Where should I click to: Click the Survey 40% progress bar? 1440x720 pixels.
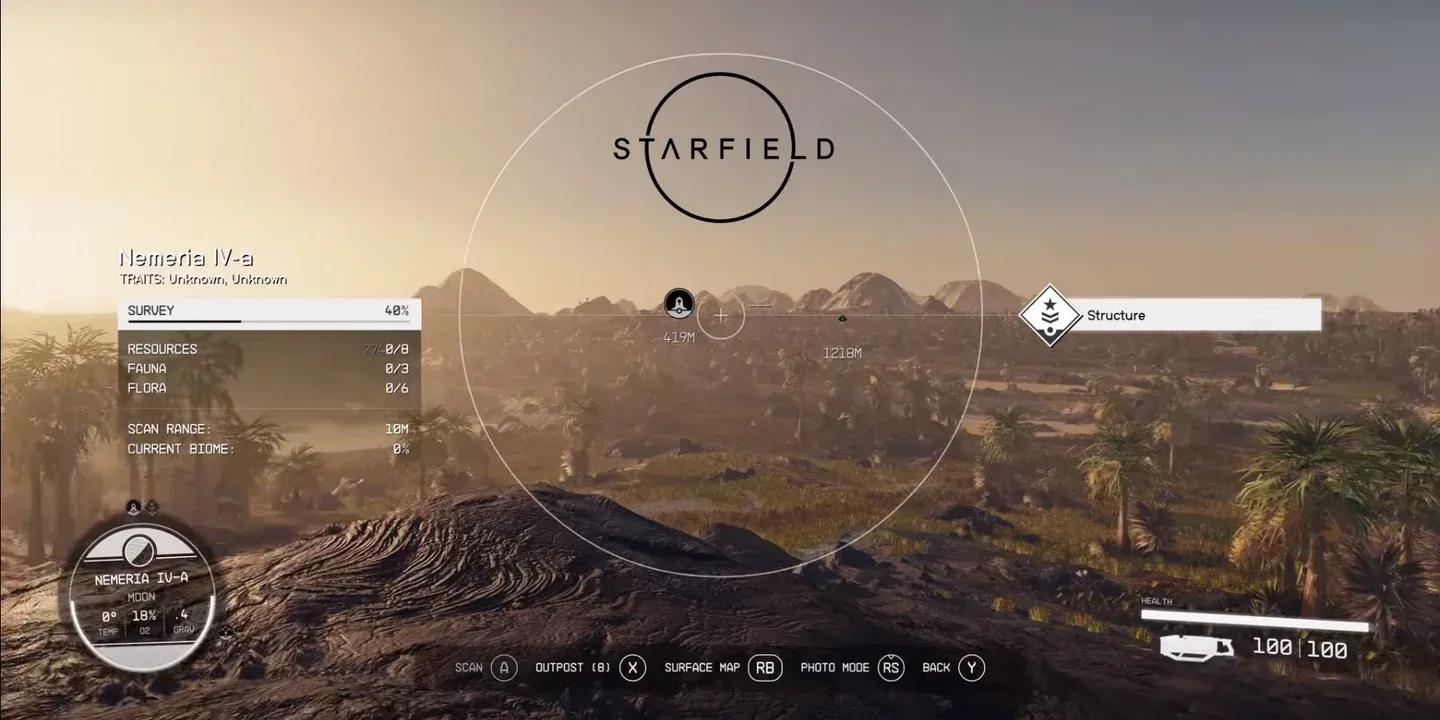270,316
